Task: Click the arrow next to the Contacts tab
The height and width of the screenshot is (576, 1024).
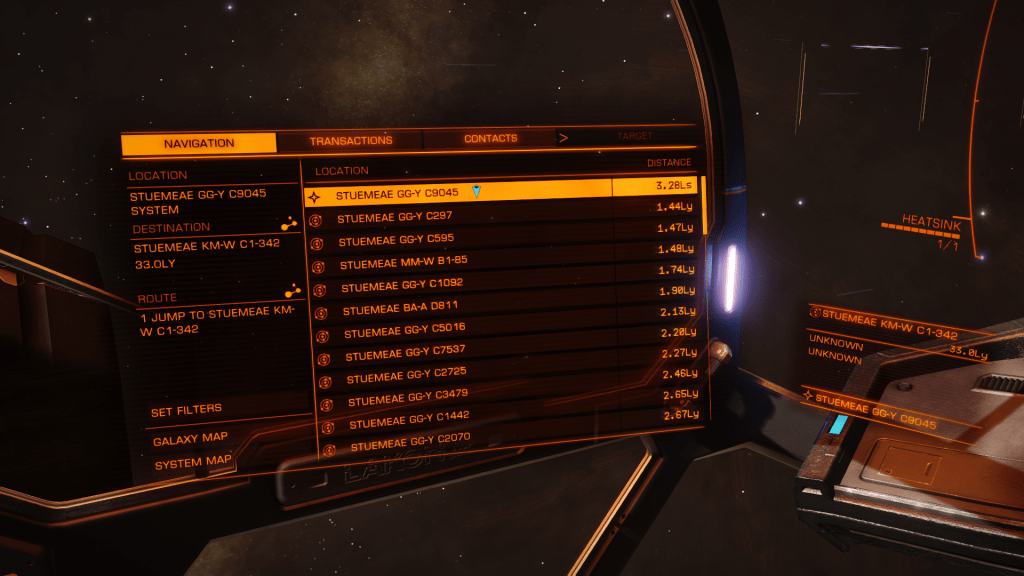Action: point(563,138)
